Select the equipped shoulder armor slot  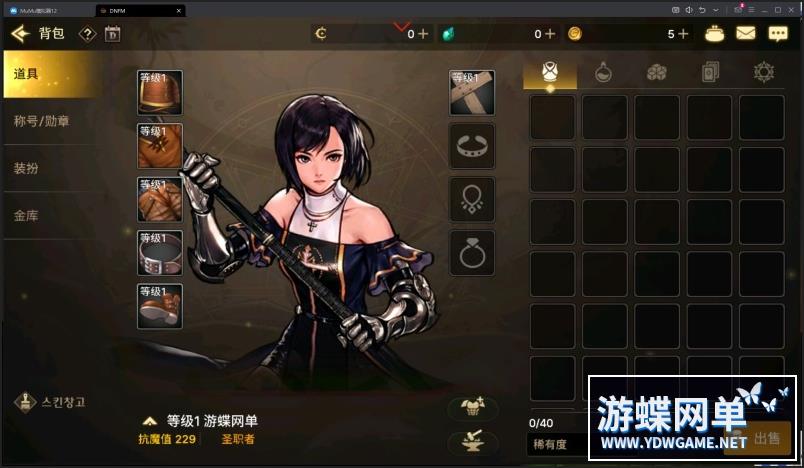pyautogui.click(x=160, y=93)
